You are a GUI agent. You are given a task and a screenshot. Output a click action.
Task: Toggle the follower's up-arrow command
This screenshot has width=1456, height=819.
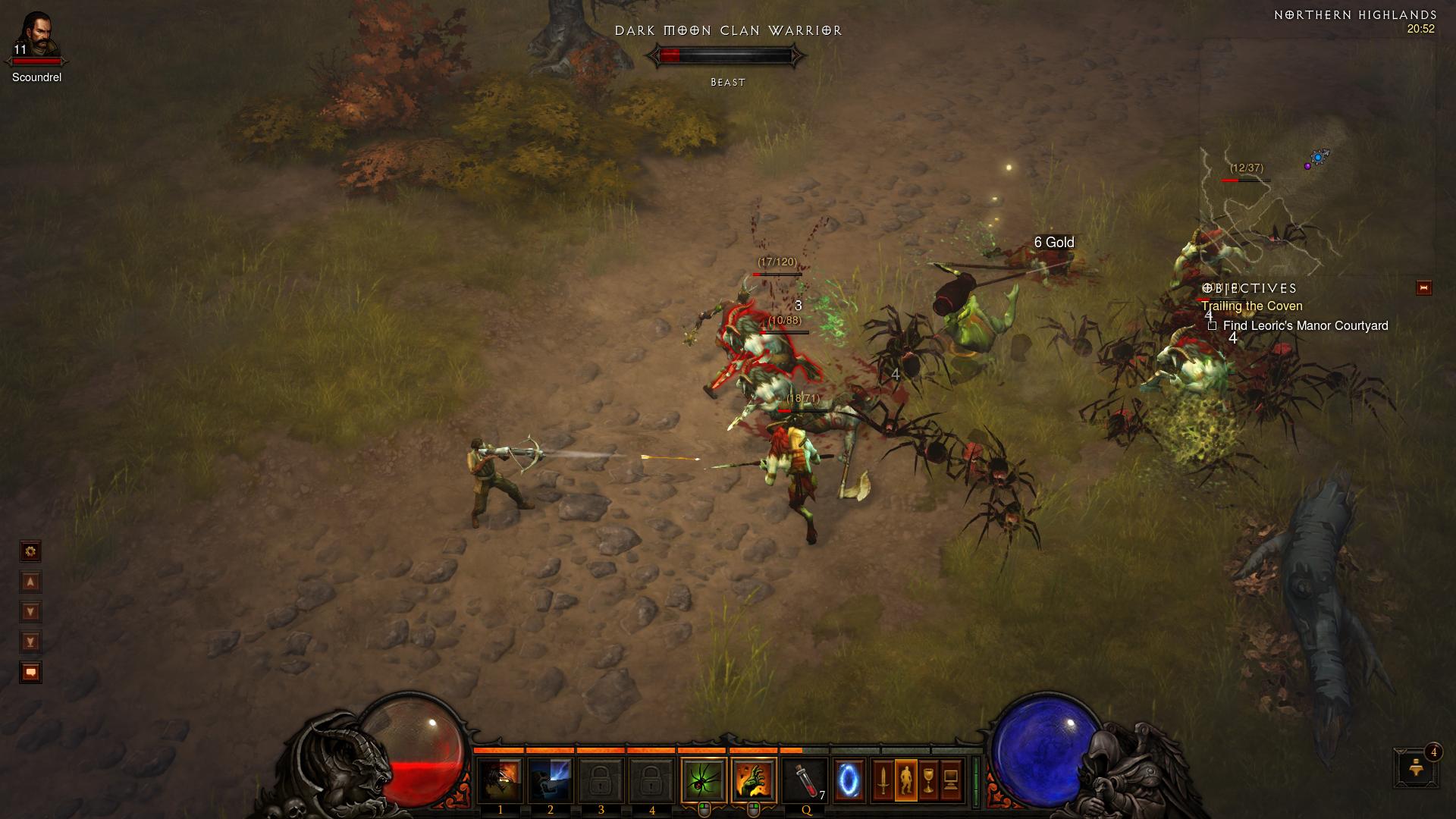click(30, 581)
